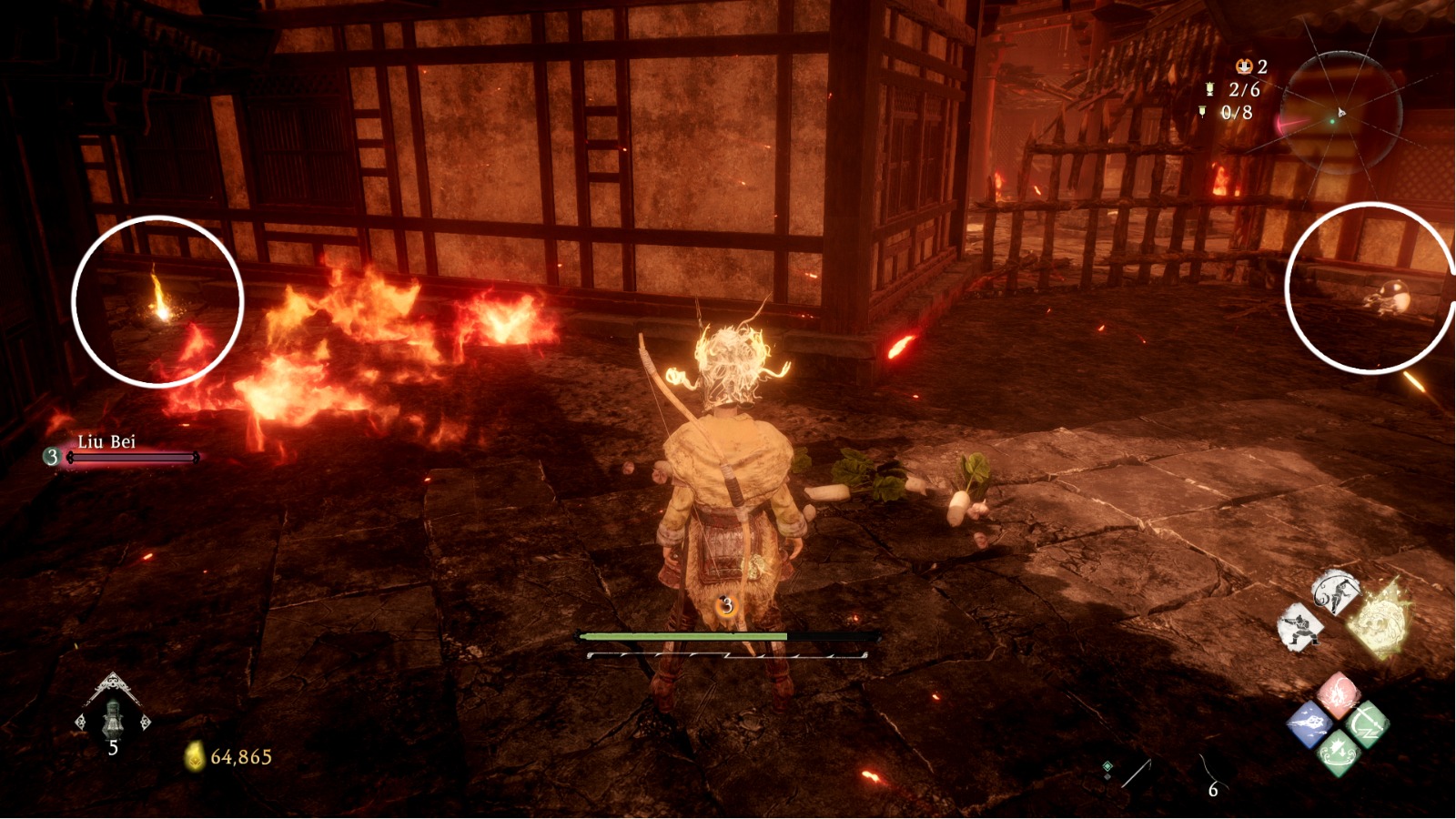Select the bow slot with 6 ammo
Viewport: 1456px width, 819px height.
1210,775
